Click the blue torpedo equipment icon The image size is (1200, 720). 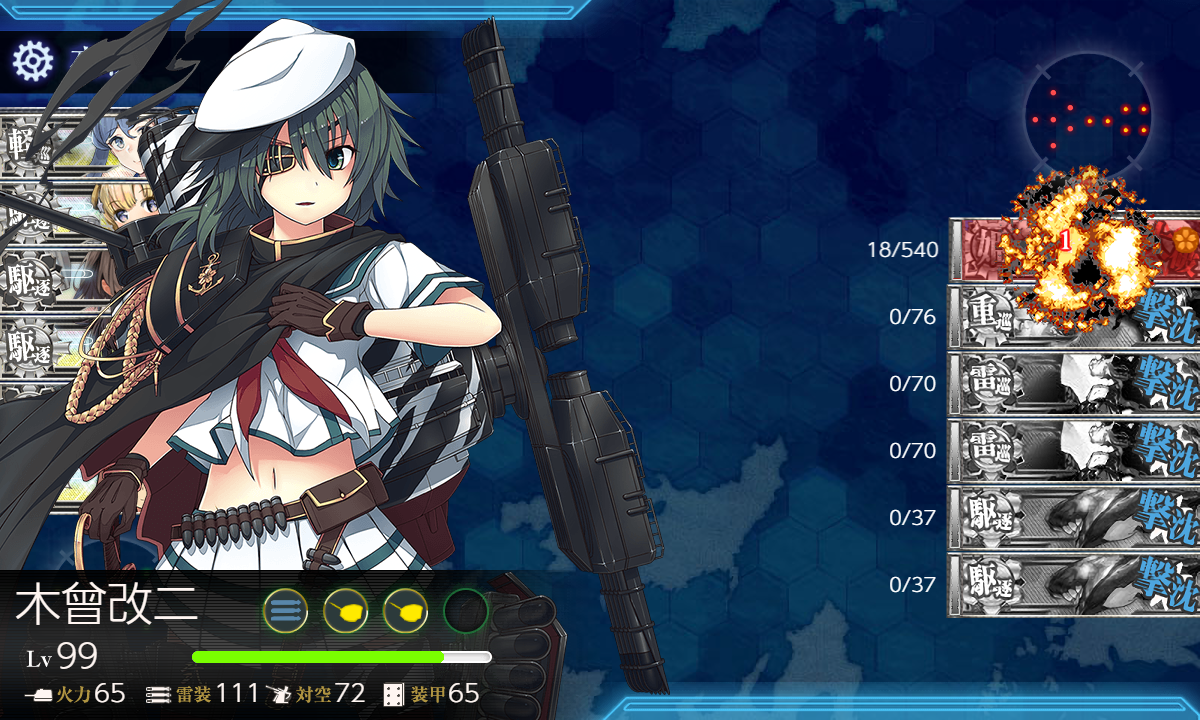(285, 610)
